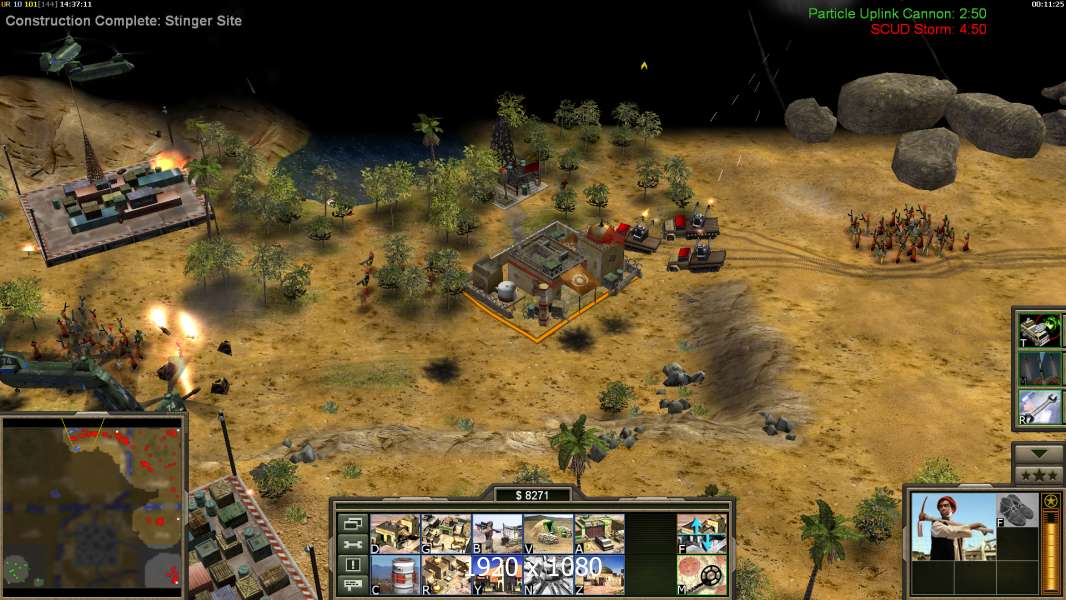The width and height of the screenshot is (1066, 600).
Task: Build structure with hotkey D icon
Action: point(394,534)
